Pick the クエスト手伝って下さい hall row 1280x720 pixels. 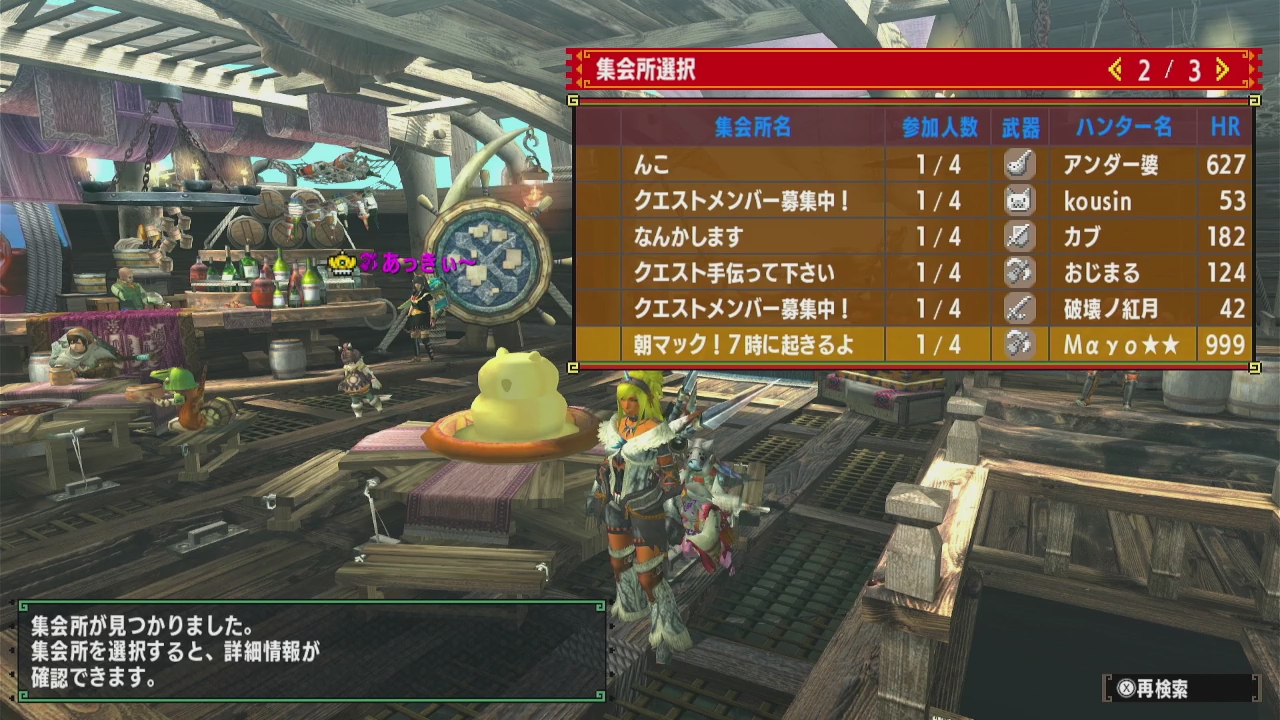pos(913,273)
